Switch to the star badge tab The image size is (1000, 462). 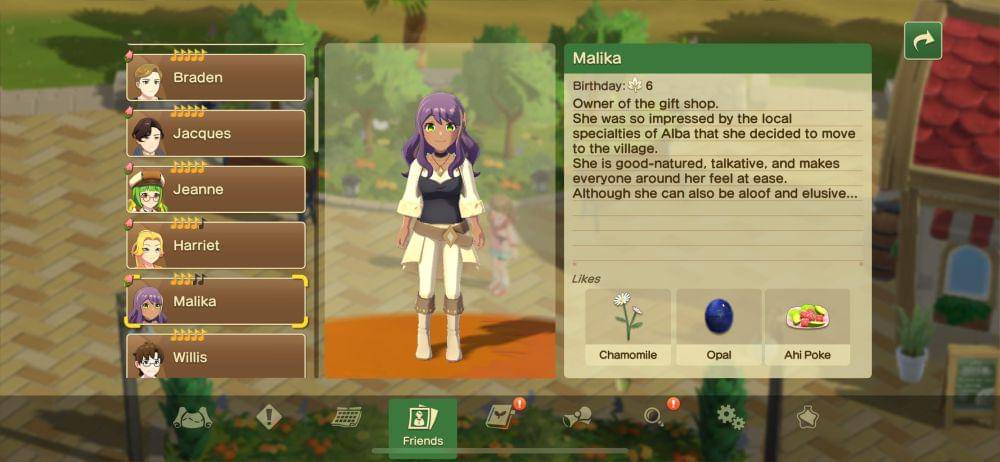[x=808, y=417]
